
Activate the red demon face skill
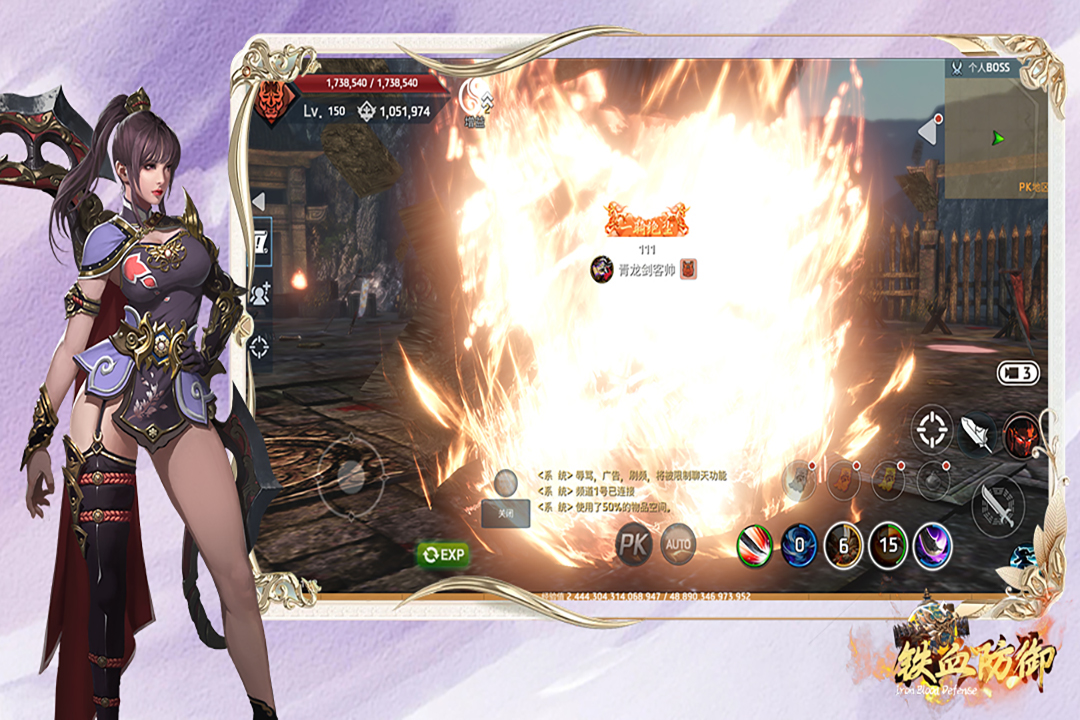(1021, 434)
